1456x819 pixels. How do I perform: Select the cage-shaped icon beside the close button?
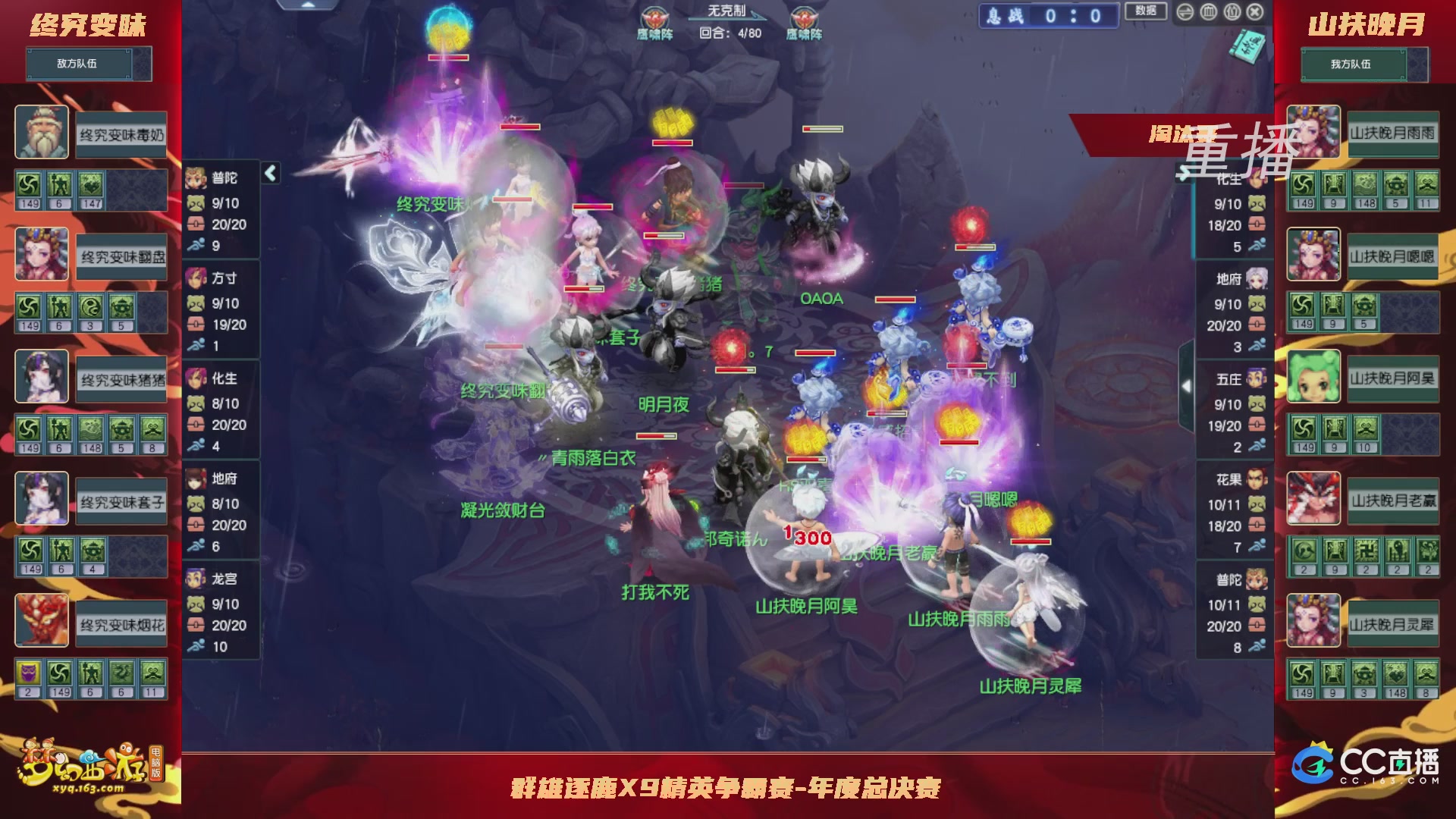pyautogui.click(x=1232, y=12)
